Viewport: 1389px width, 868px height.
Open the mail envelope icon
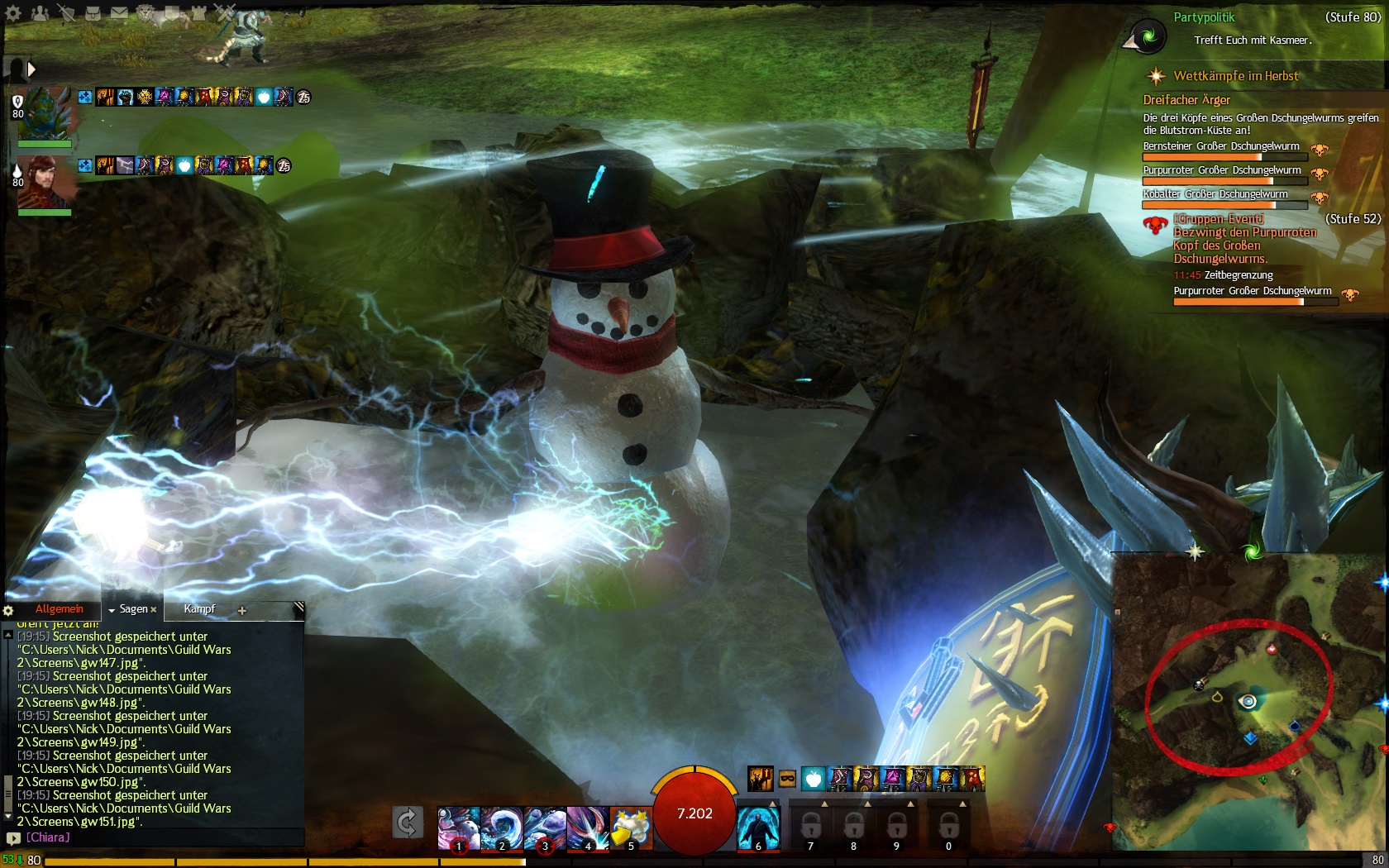point(119,13)
